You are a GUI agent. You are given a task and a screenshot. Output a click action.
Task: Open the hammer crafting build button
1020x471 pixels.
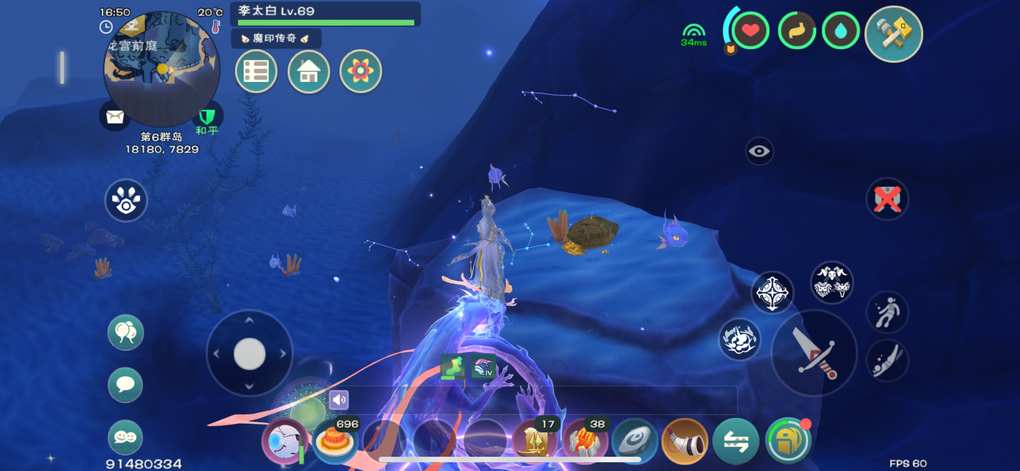[x=893, y=34]
